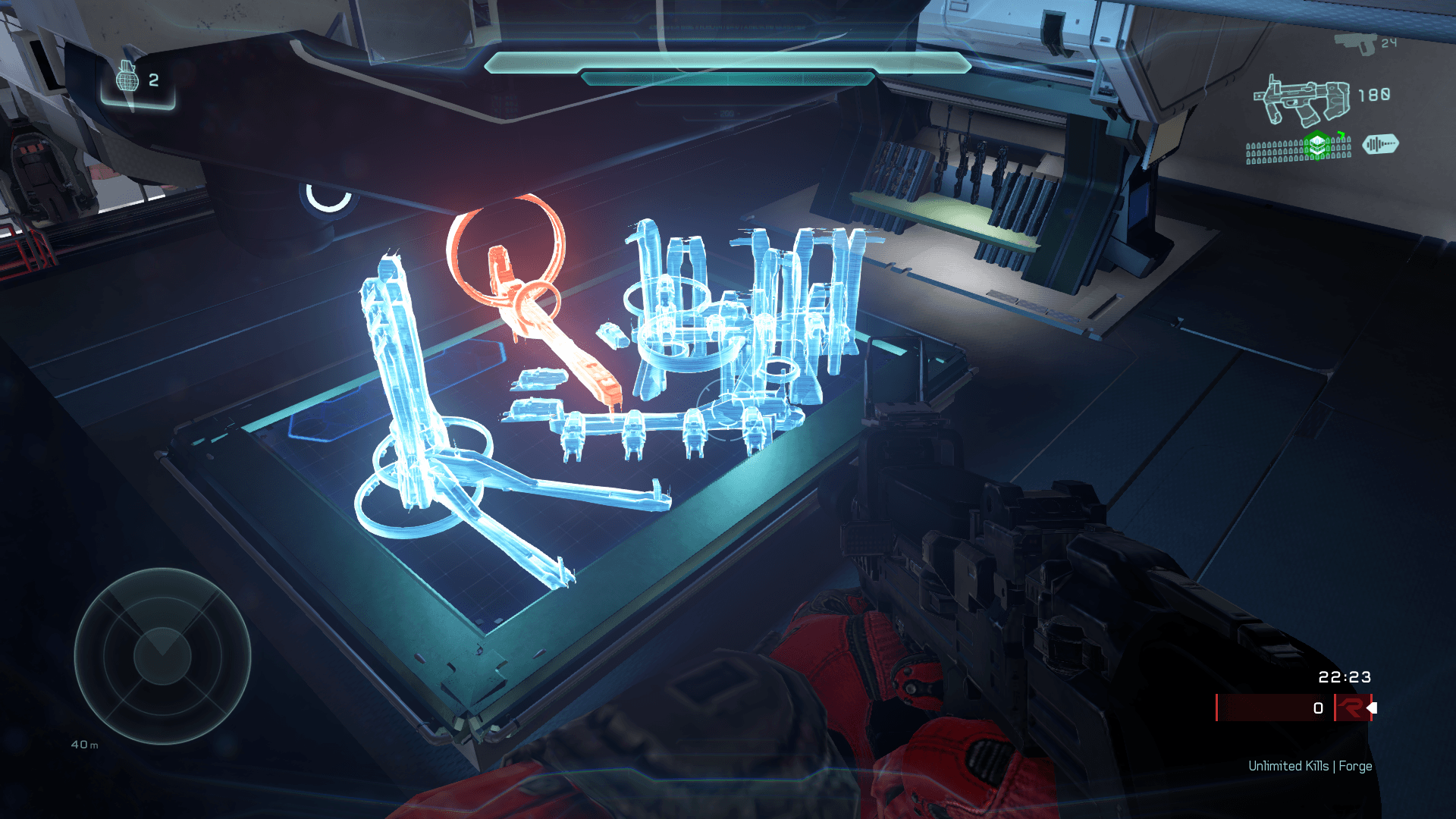The height and width of the screenshot is (819, 1456).
Task: Click the green stacked-cube icon
Action: (1318, 145)
